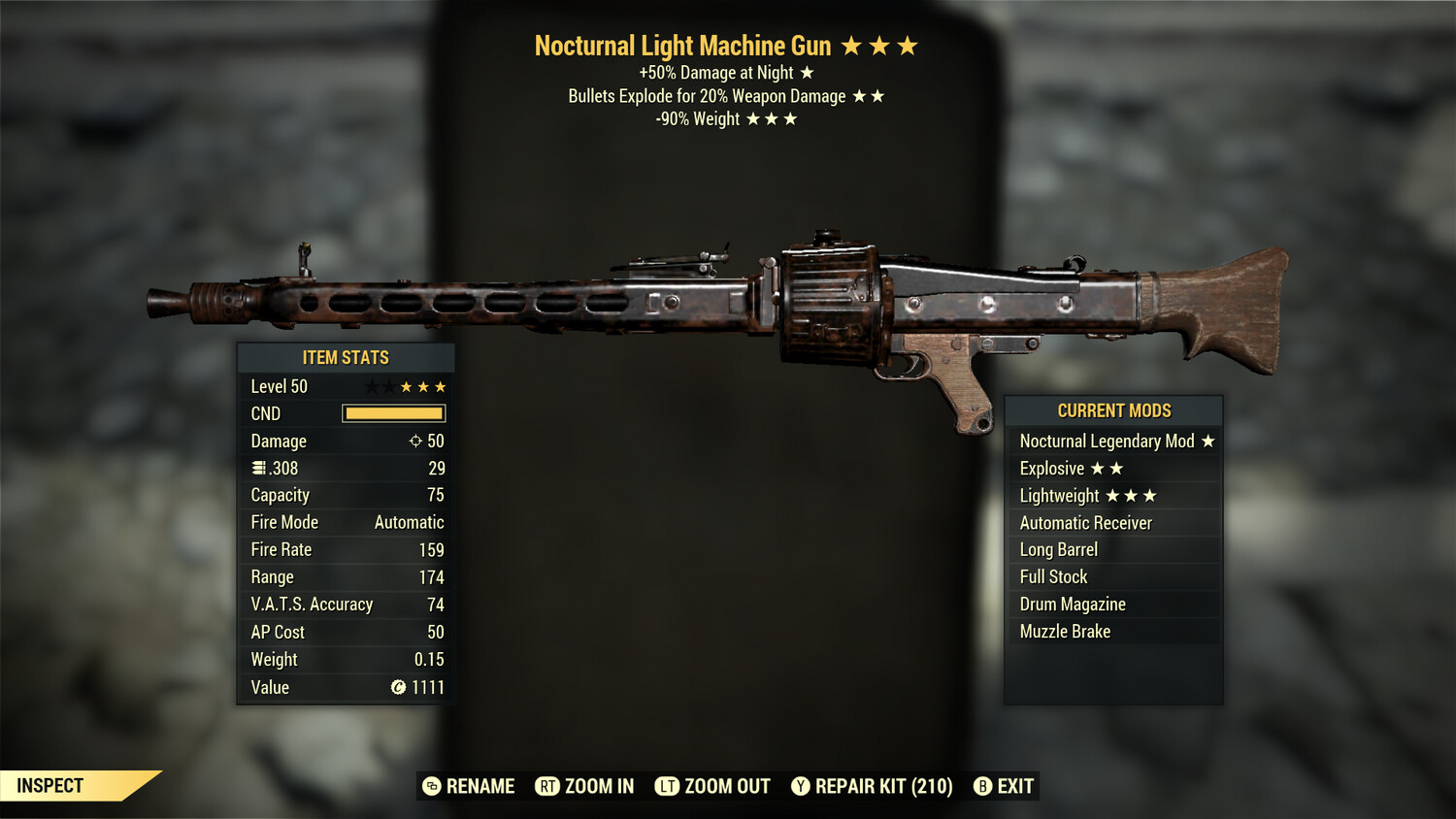
Task: Click the yellow CND condition bar
Action: pos(394,413)
